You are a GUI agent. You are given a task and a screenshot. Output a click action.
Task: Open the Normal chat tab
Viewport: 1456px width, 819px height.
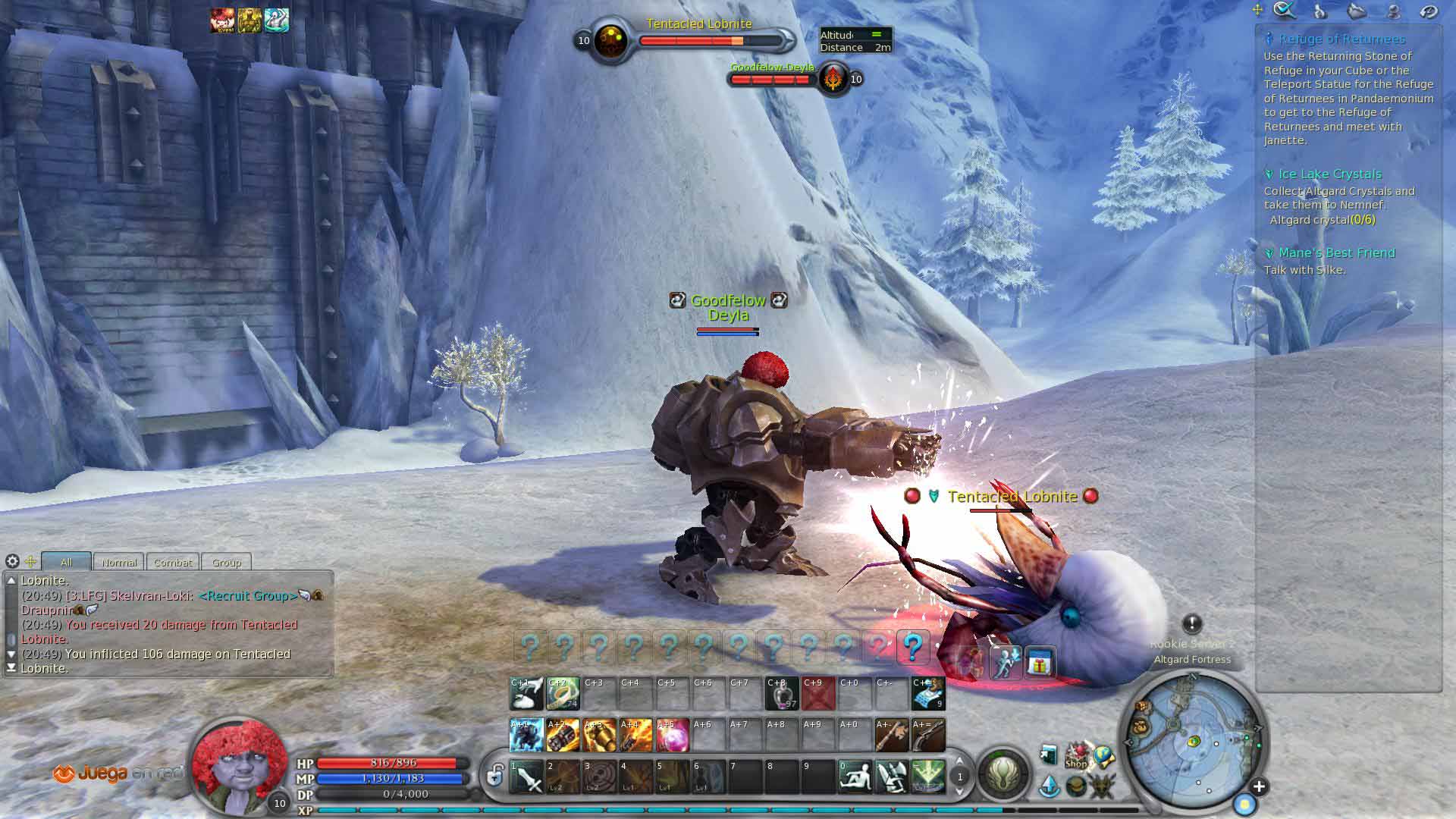(x=119, y=562)
